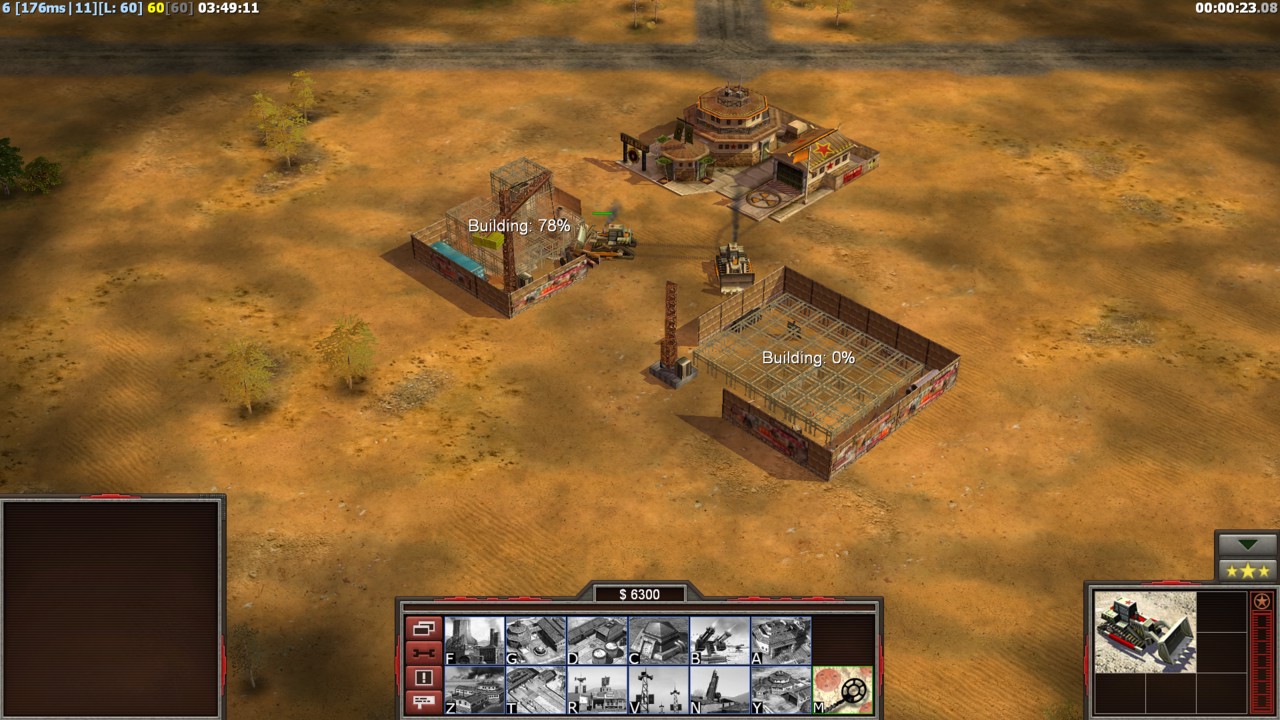Choose the Nuclear Missile silo icon (N)
The width and height of the screenshot is (1280, 720).
click(719, 690)
